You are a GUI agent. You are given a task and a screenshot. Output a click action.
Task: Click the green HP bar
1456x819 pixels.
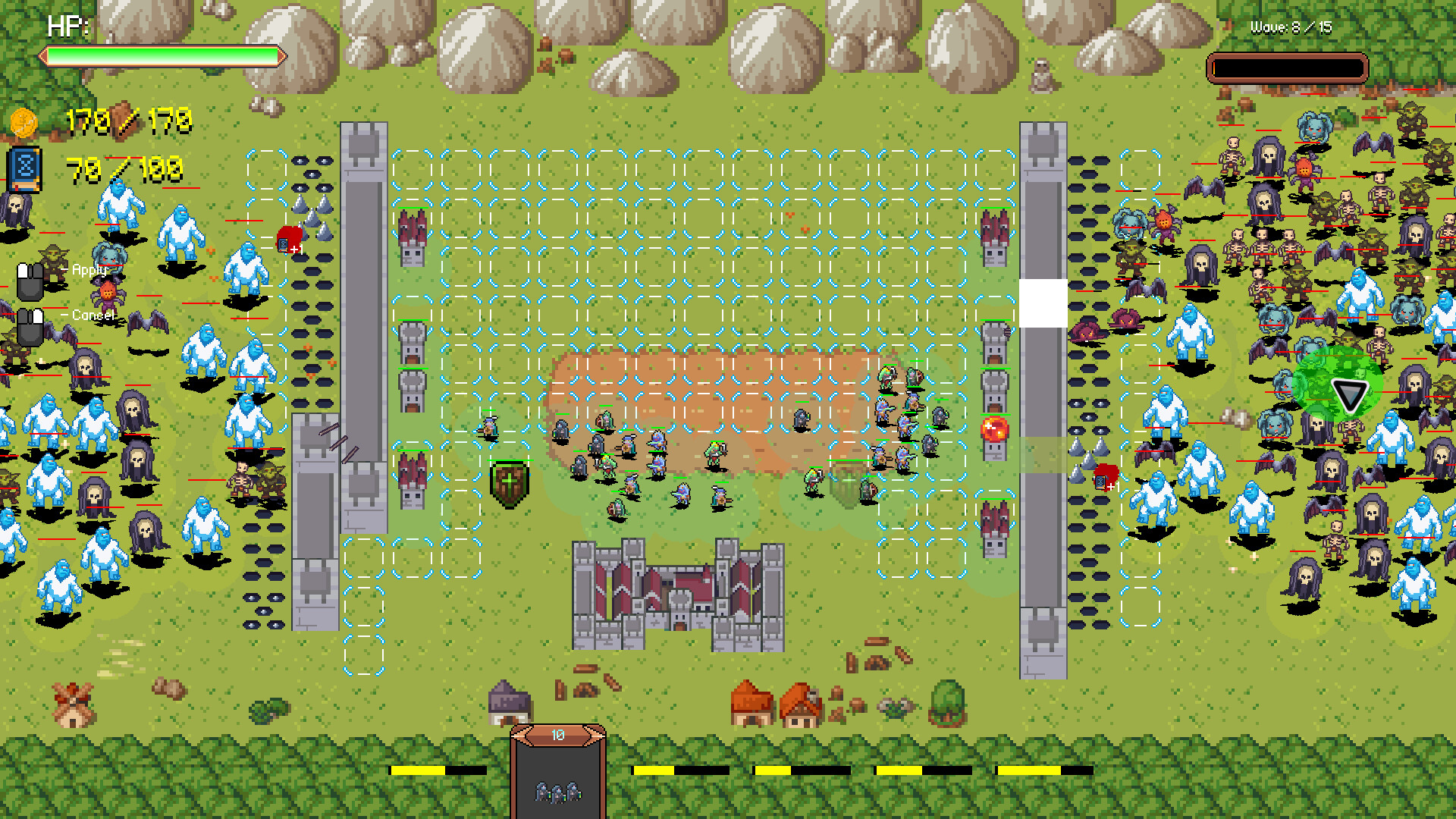[163, 55]
